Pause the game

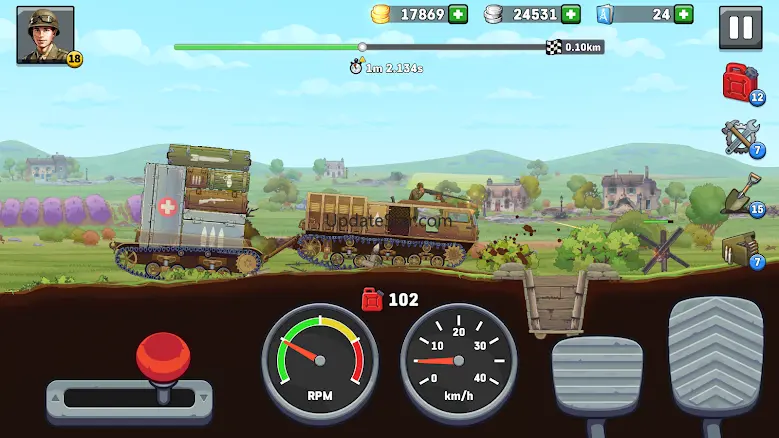point(741,28)
